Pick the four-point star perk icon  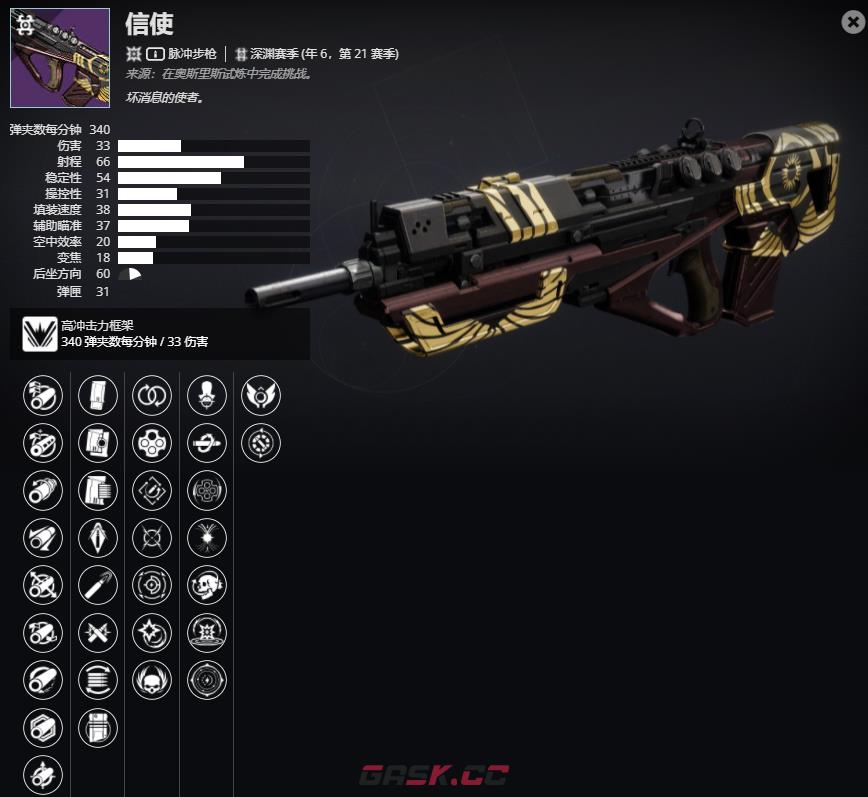(152, 633)
